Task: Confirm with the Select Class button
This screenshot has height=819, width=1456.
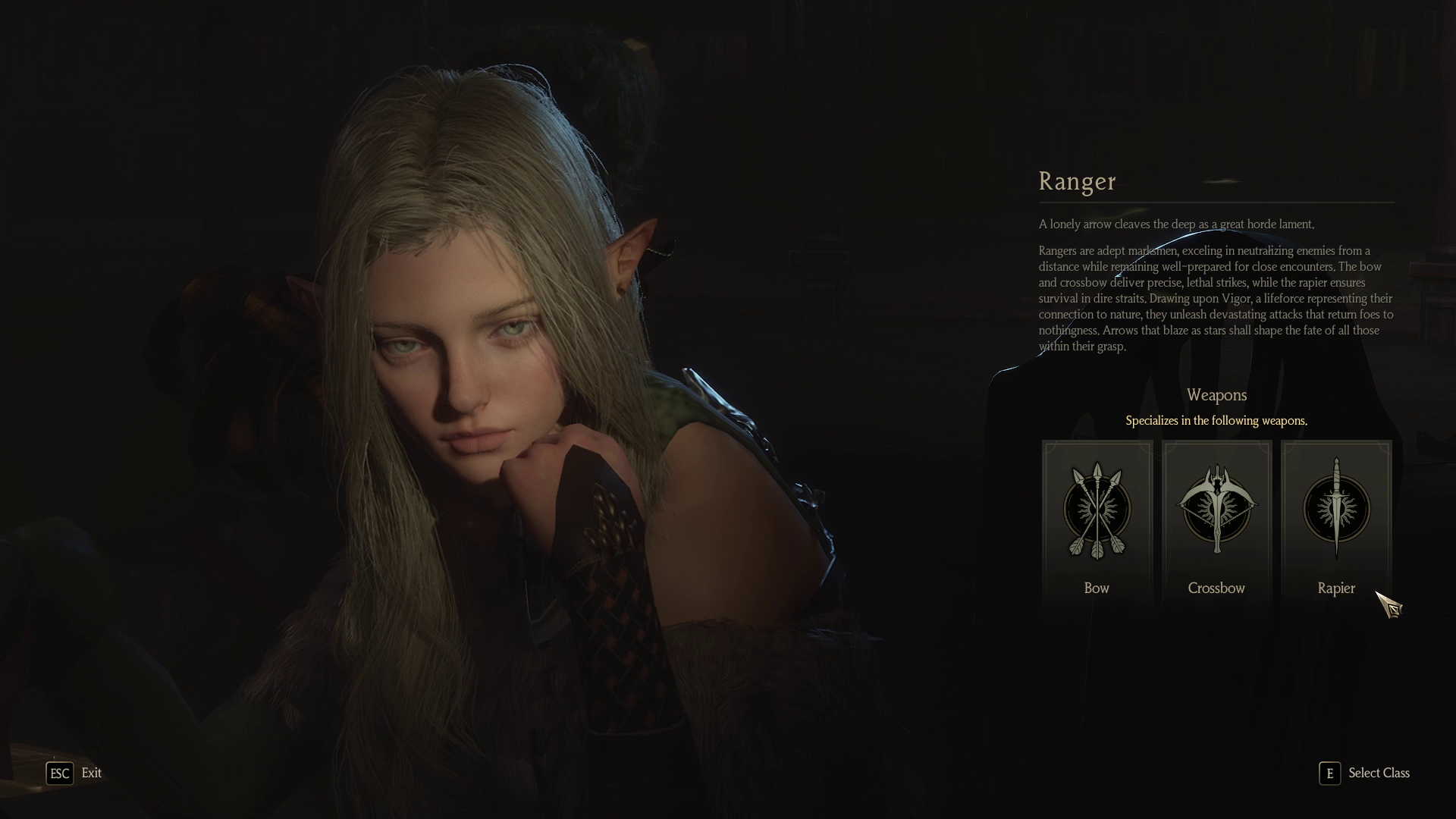Action: coord(1365,773)
